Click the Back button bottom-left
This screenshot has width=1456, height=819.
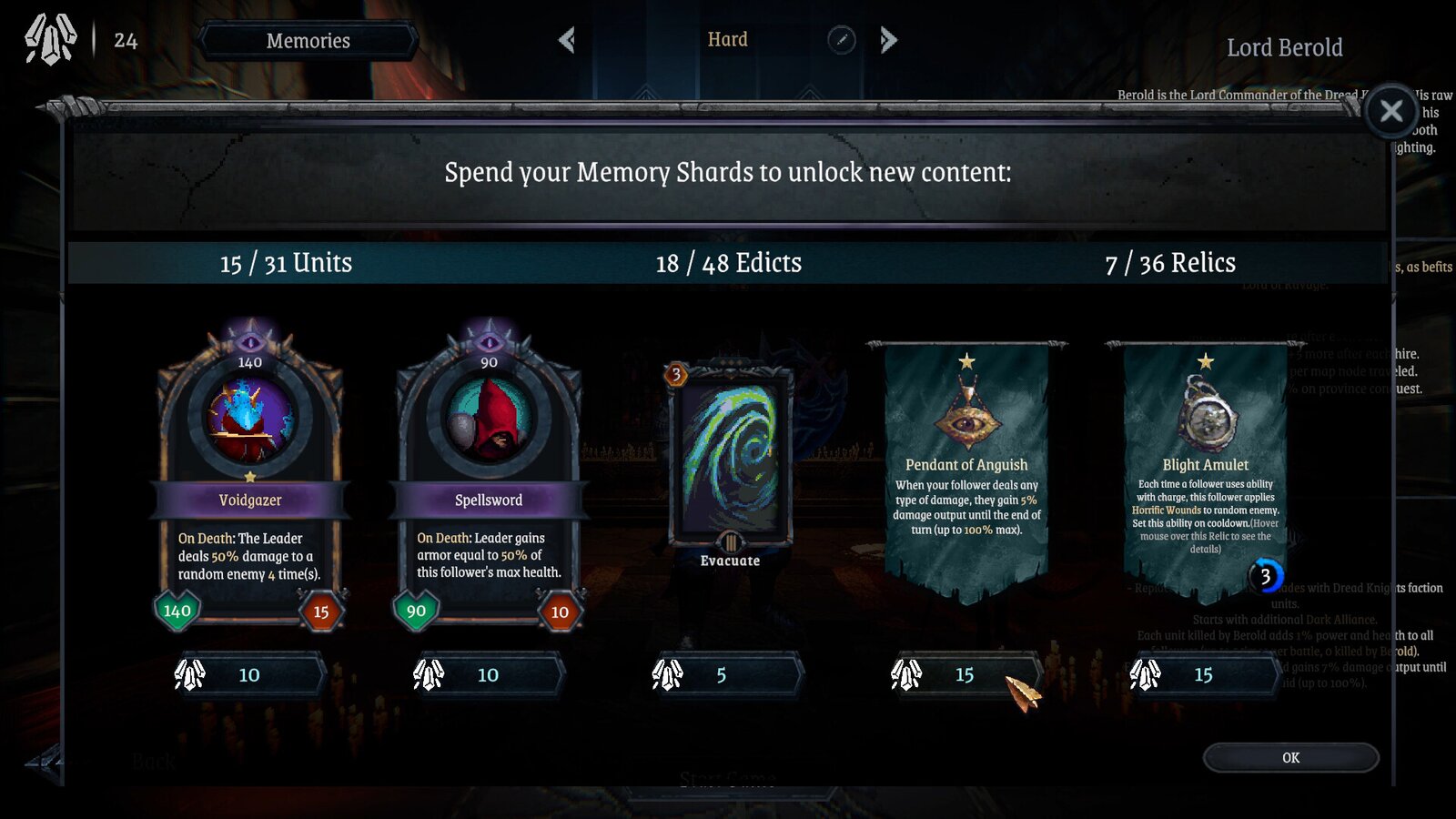click(155, 761)
